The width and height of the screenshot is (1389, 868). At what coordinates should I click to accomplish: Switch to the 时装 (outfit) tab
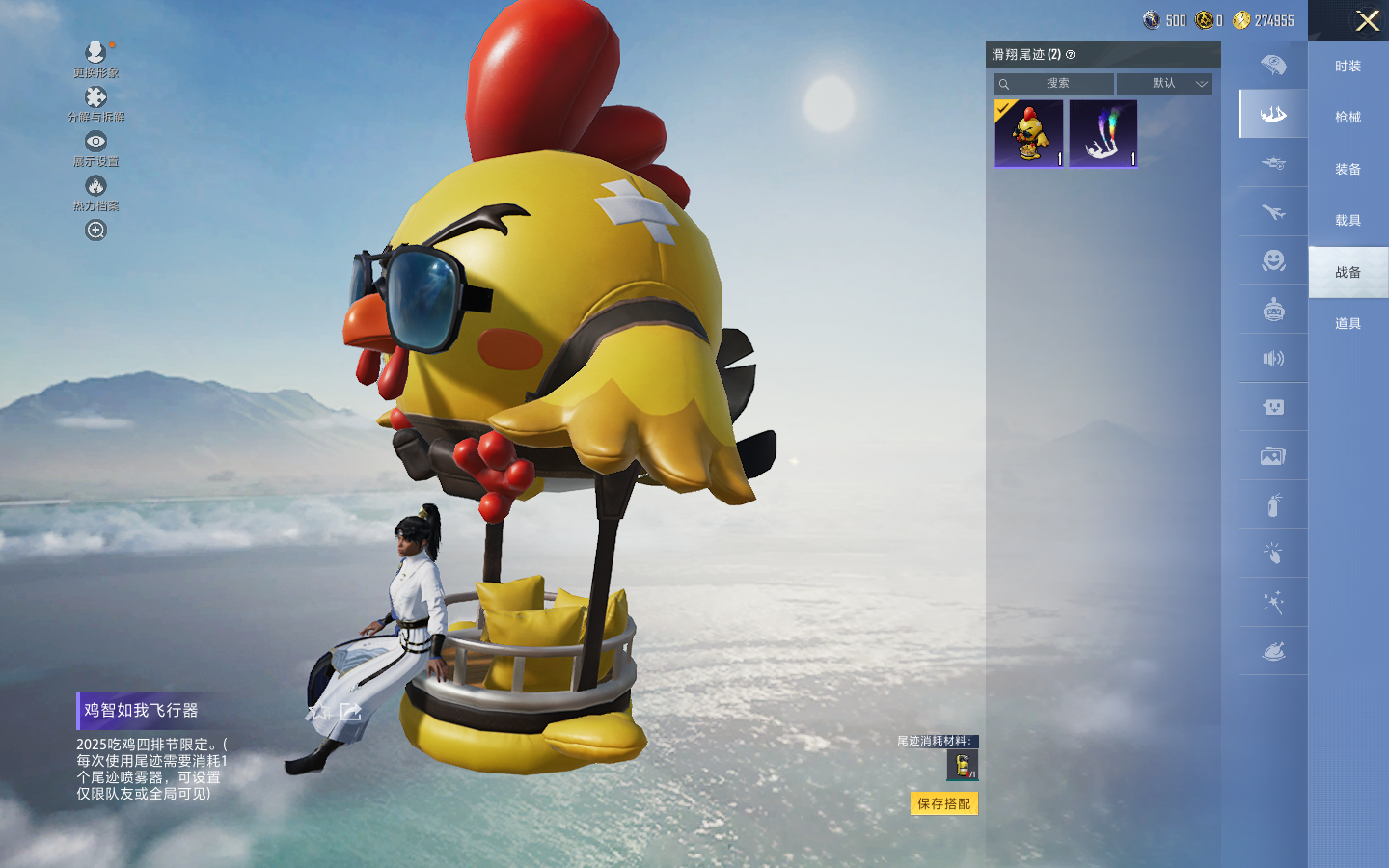click(x=1348, y=66)
